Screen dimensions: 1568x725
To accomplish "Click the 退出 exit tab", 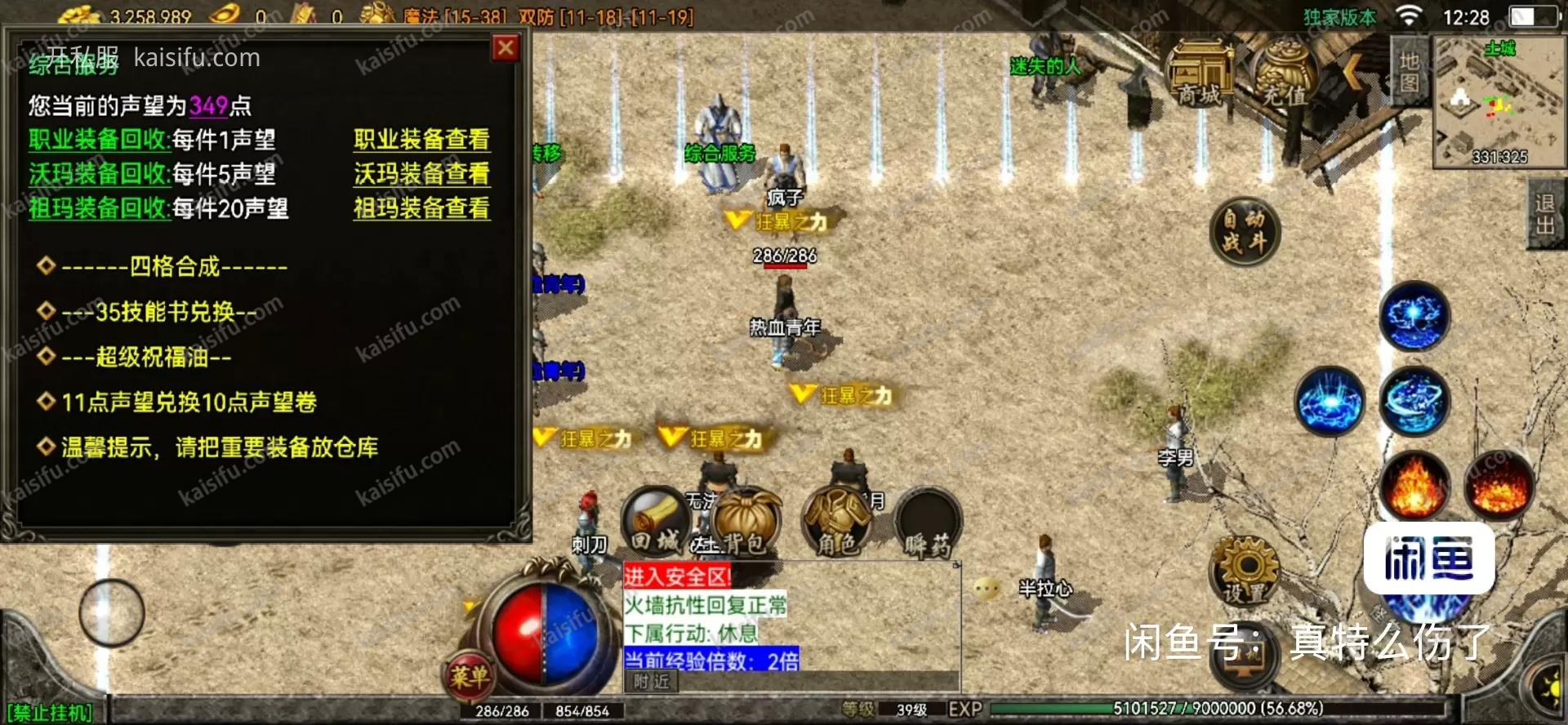I will tap(1544, 214).
